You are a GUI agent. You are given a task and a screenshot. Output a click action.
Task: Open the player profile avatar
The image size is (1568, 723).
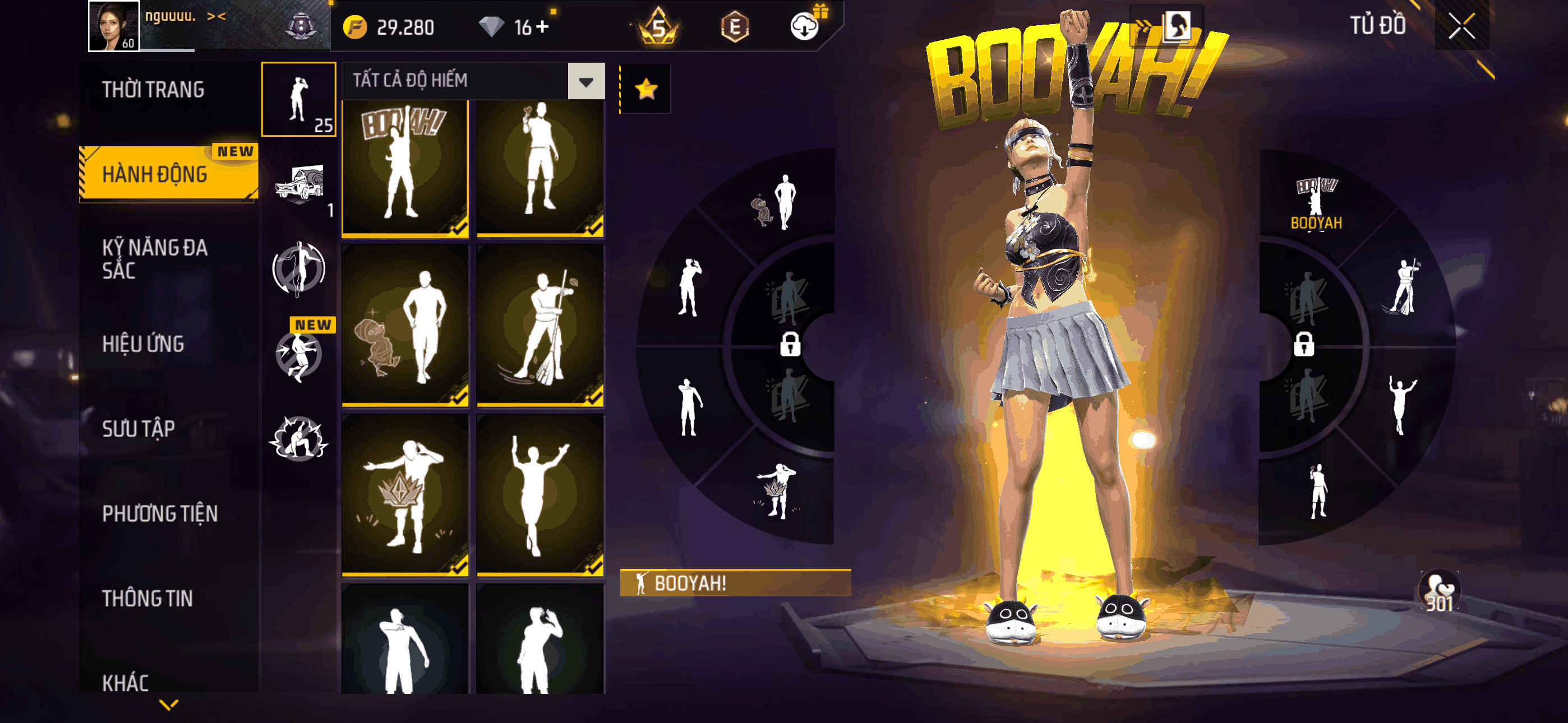114,26
